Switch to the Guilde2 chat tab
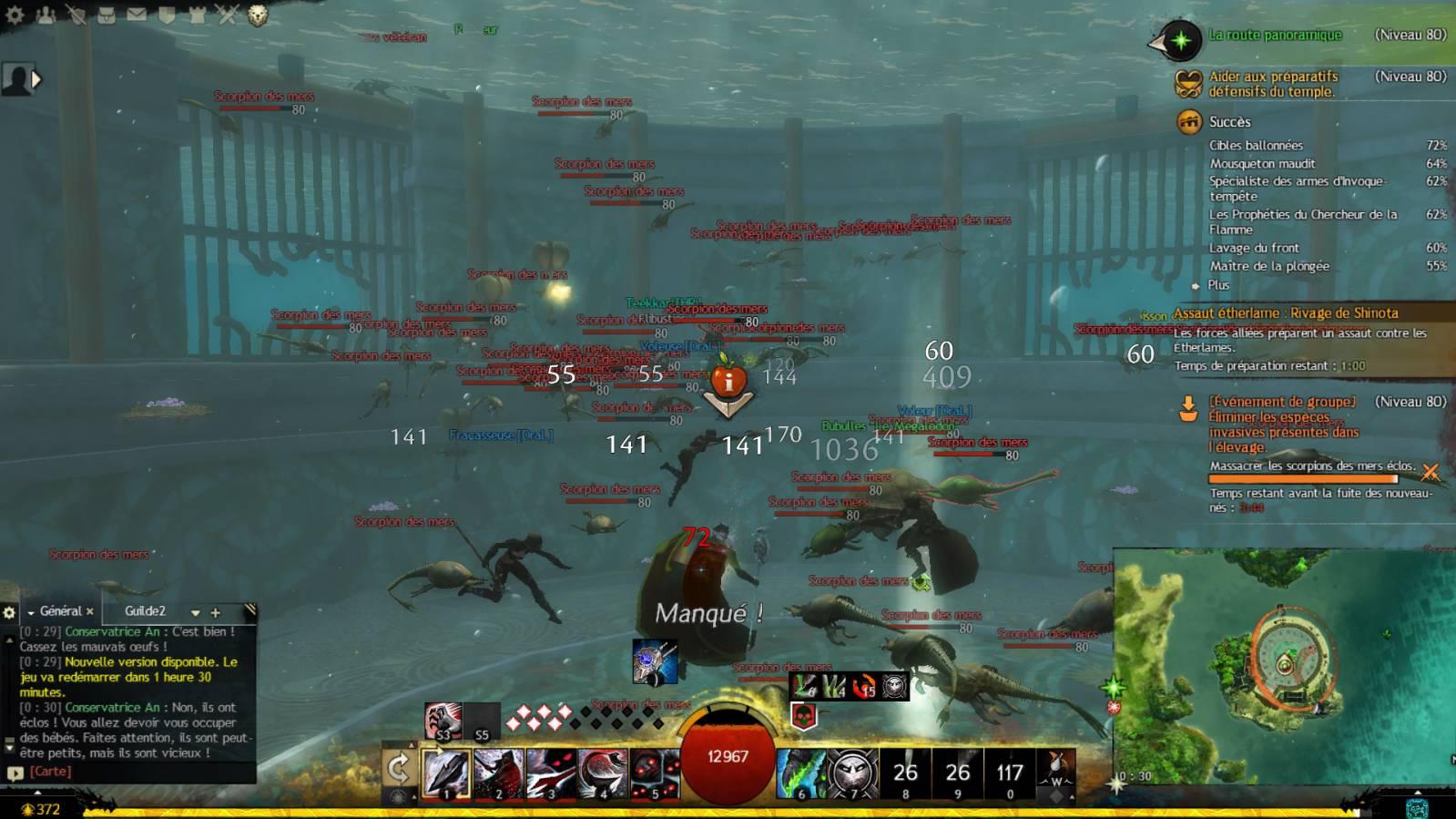Viewport: 1456px width, 819px height. click(x=146, y=611)
